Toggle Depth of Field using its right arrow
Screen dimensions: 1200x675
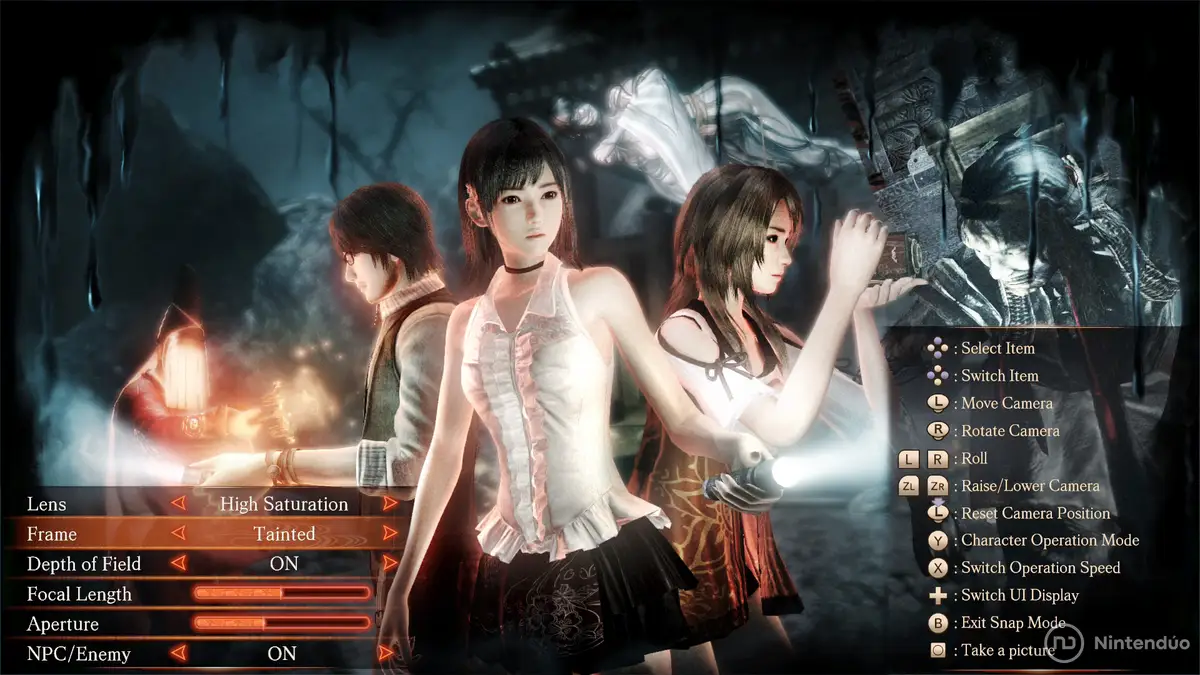390,564
